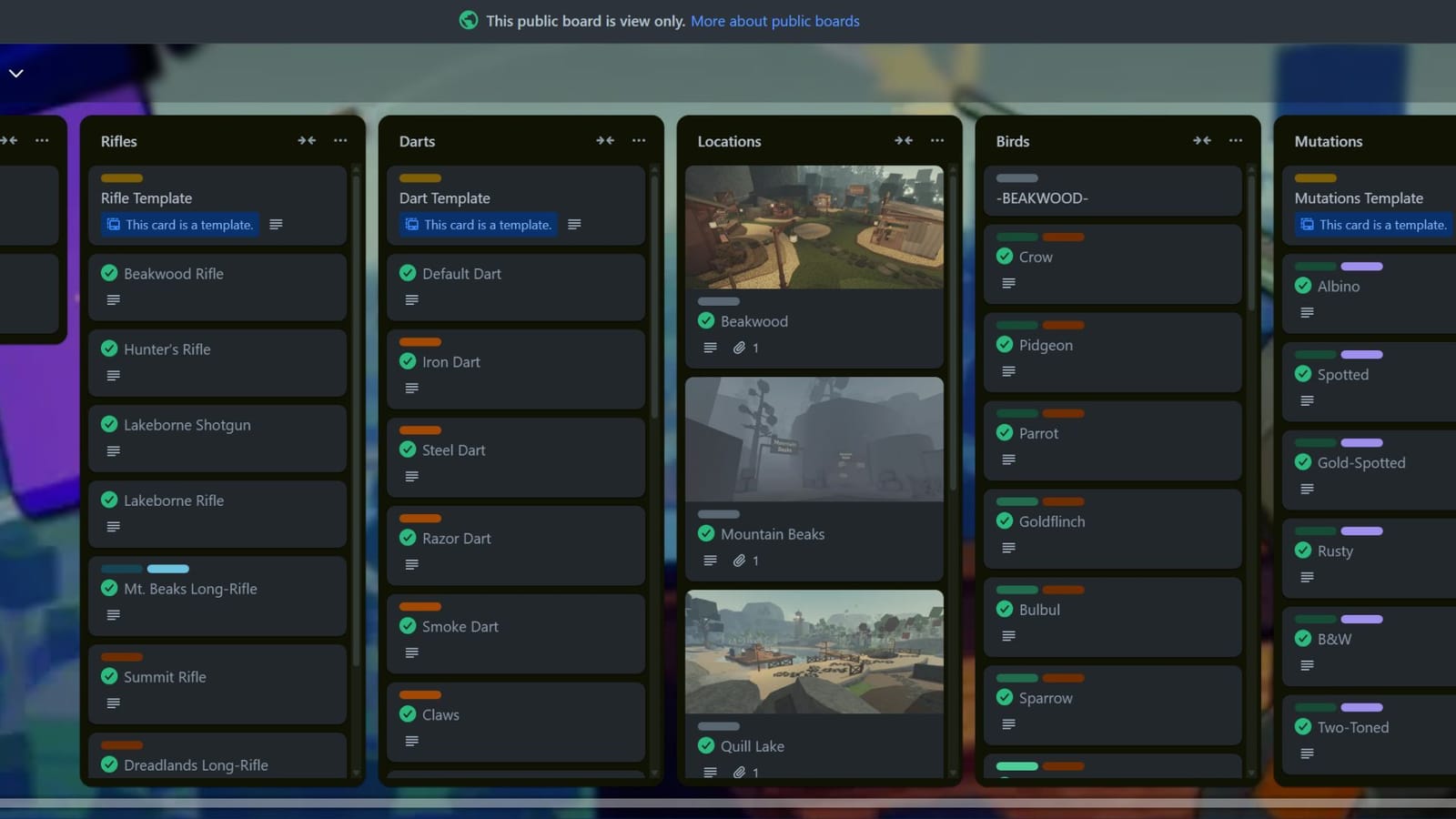This screenshot has height=819, width=1456.
Task: Open the list actions menu for Rifles
Action: (x=340, y=140)
